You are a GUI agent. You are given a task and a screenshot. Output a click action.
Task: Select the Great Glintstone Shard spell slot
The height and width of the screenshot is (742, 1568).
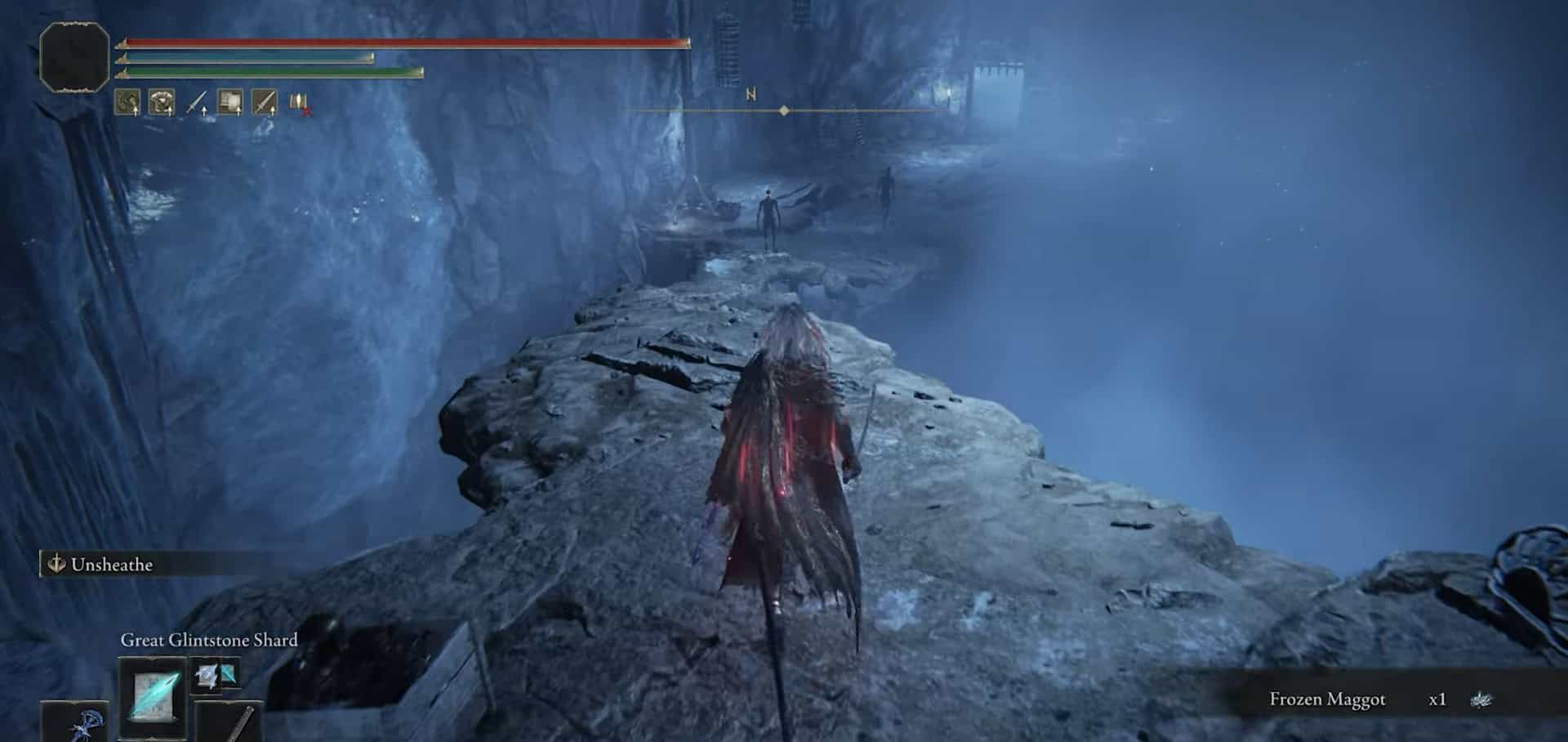pyautogui.click(x=153, y=697)
